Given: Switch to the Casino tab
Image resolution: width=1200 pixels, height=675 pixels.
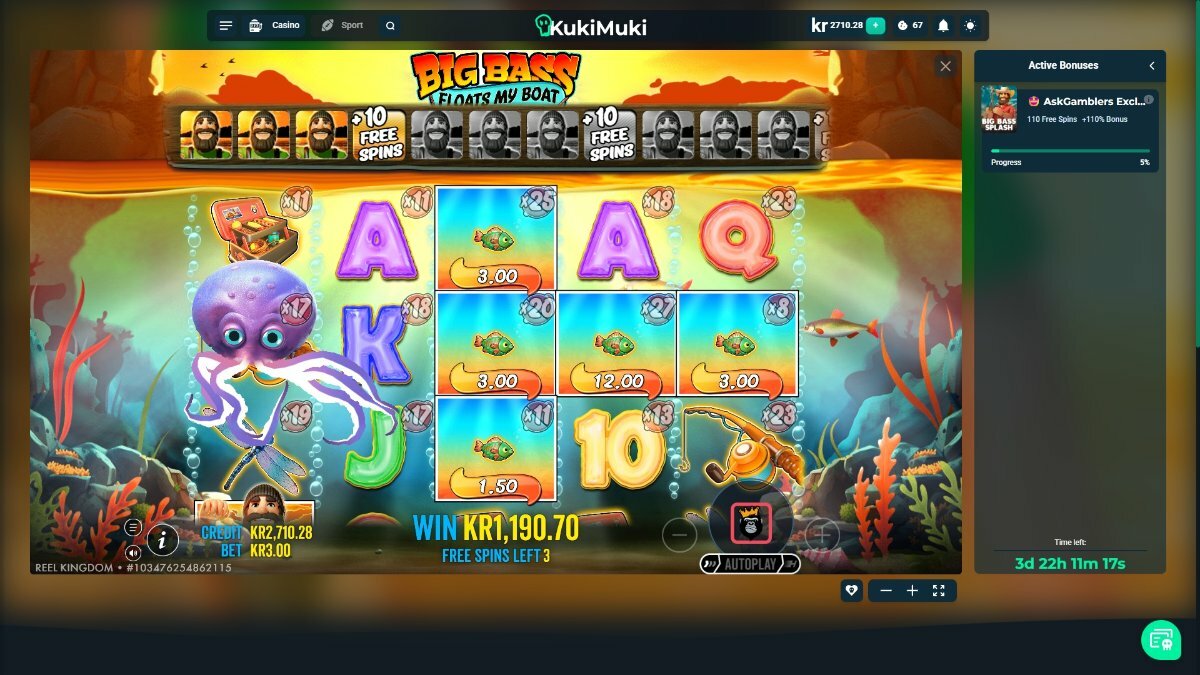Looking at the screenshot, I should (274, 25).
